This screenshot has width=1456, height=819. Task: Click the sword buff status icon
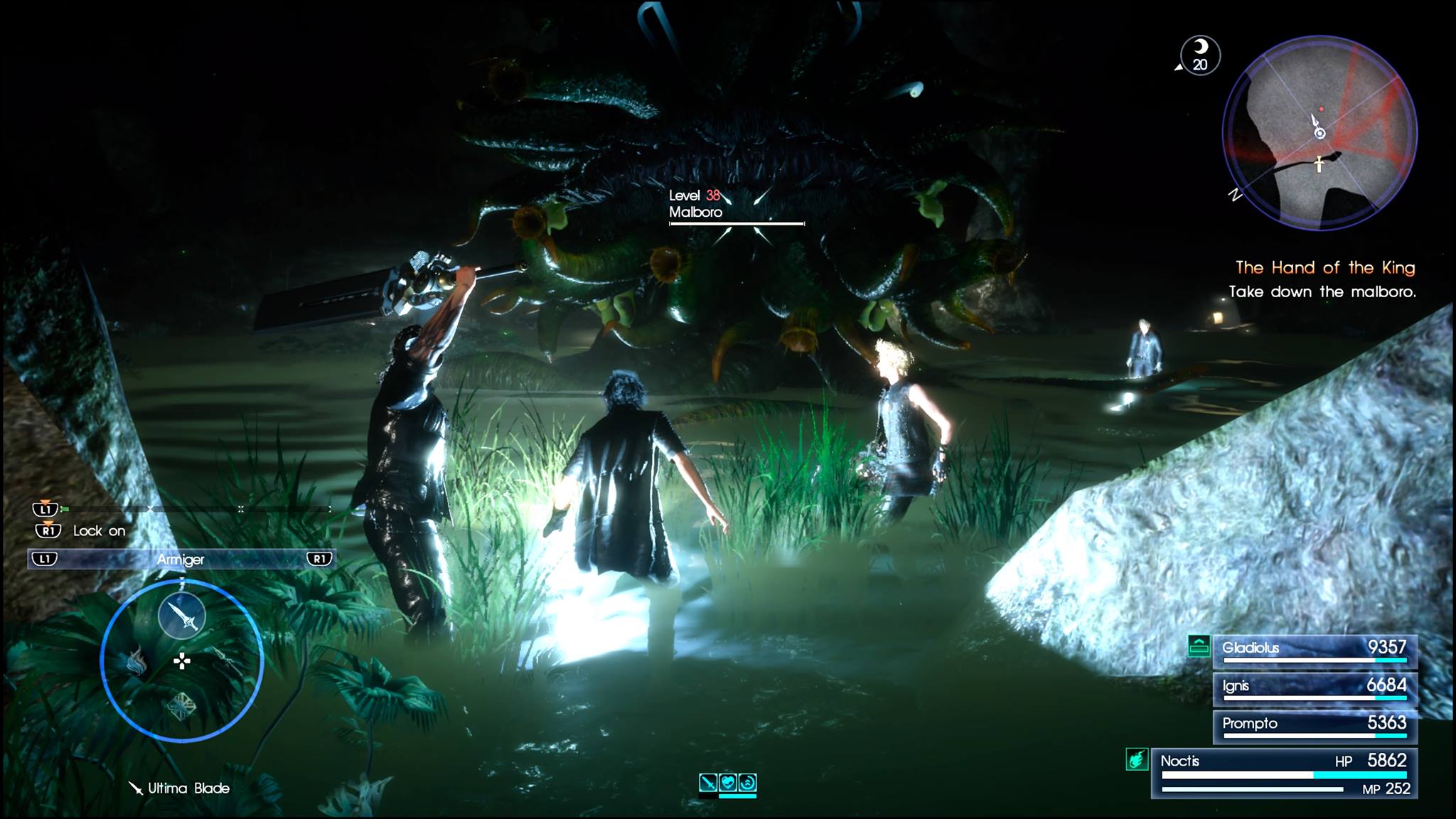(x=708, y=783)
